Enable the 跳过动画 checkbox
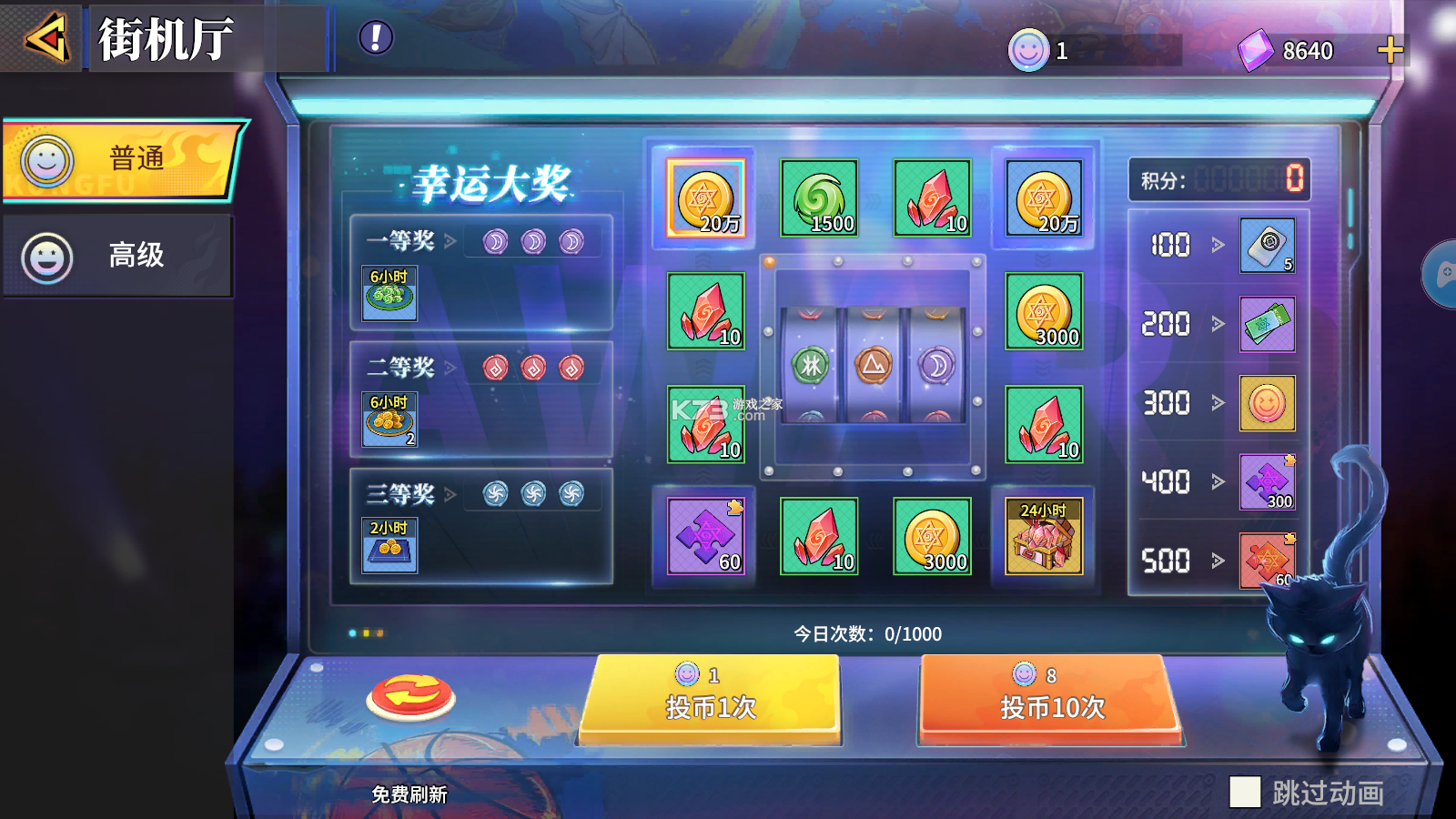The height and width of the screenshot is (819, 1456). (x=1244, y=794)
